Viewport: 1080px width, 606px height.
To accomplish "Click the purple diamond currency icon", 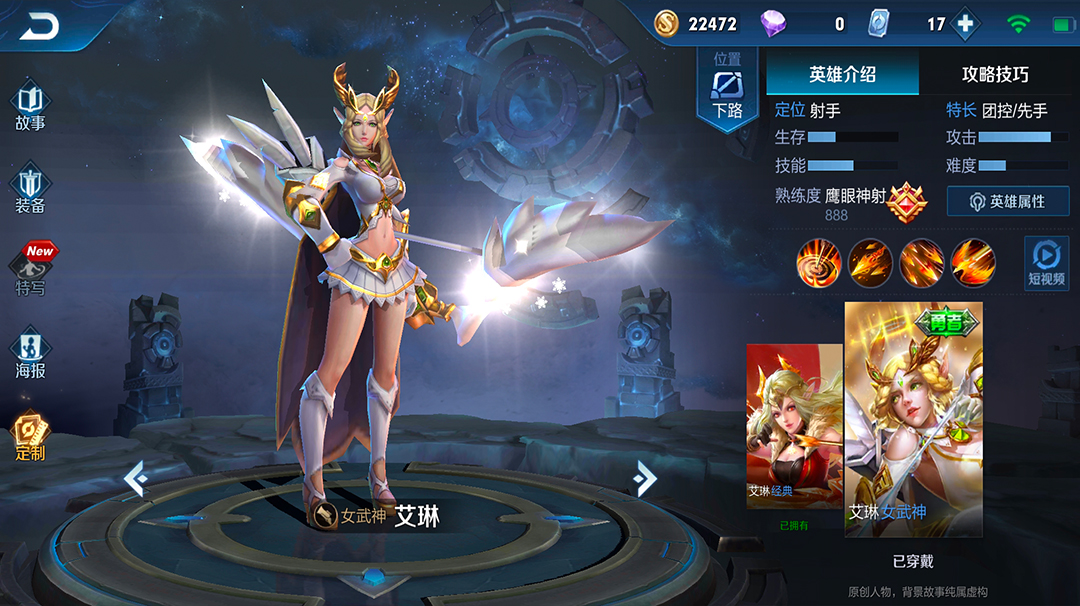I will (x=774, y=24).
